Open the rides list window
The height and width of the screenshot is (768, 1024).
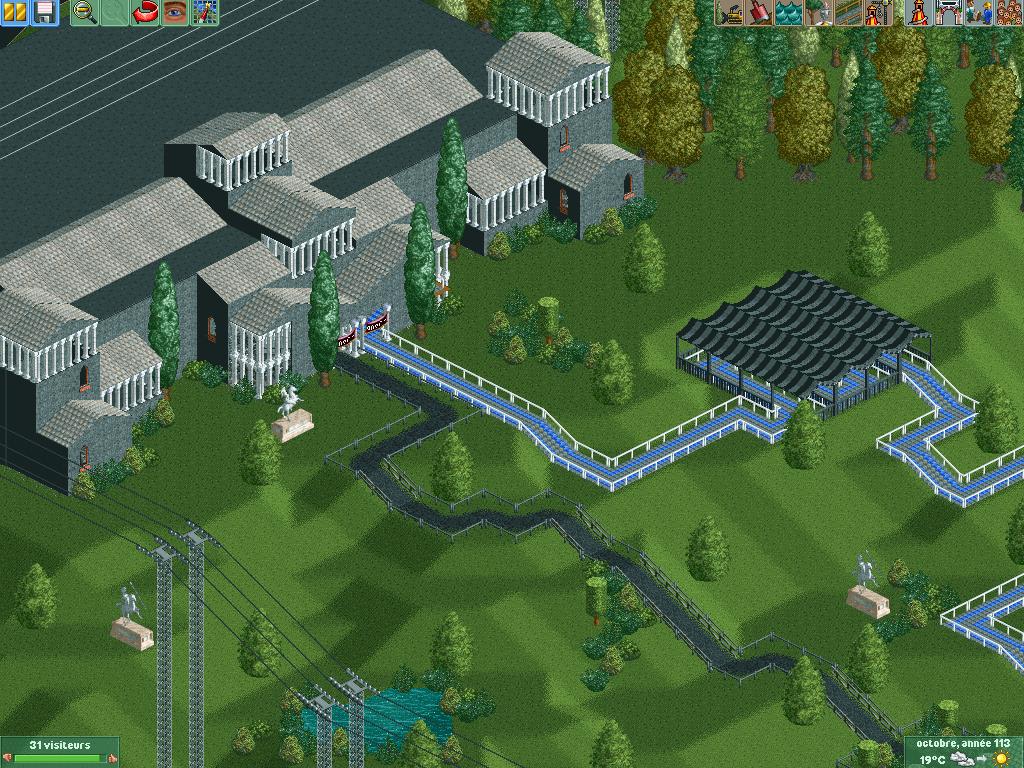pyautogui.click(x=917, y=13)
